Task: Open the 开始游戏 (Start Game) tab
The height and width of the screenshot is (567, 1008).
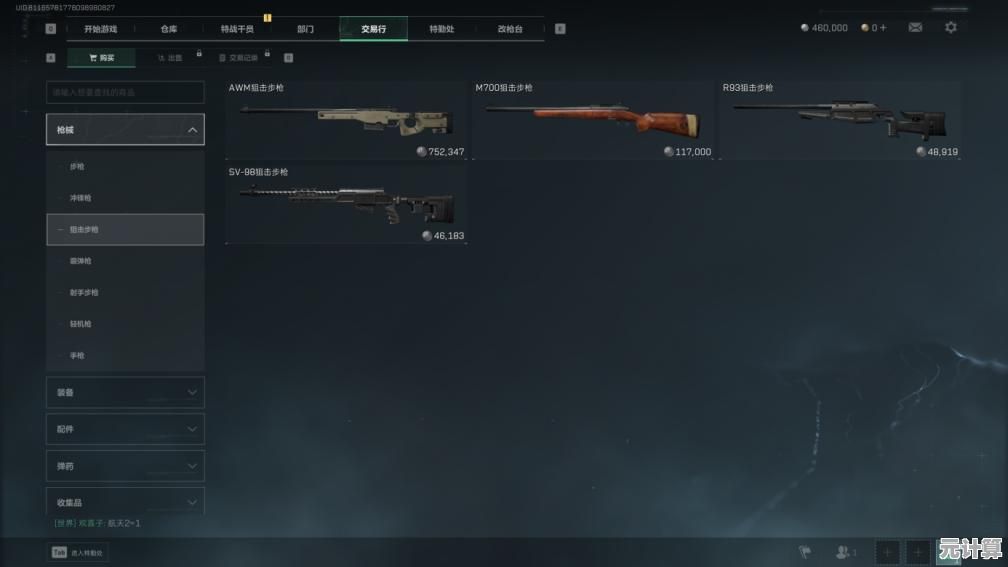Action: click(100, 29)
